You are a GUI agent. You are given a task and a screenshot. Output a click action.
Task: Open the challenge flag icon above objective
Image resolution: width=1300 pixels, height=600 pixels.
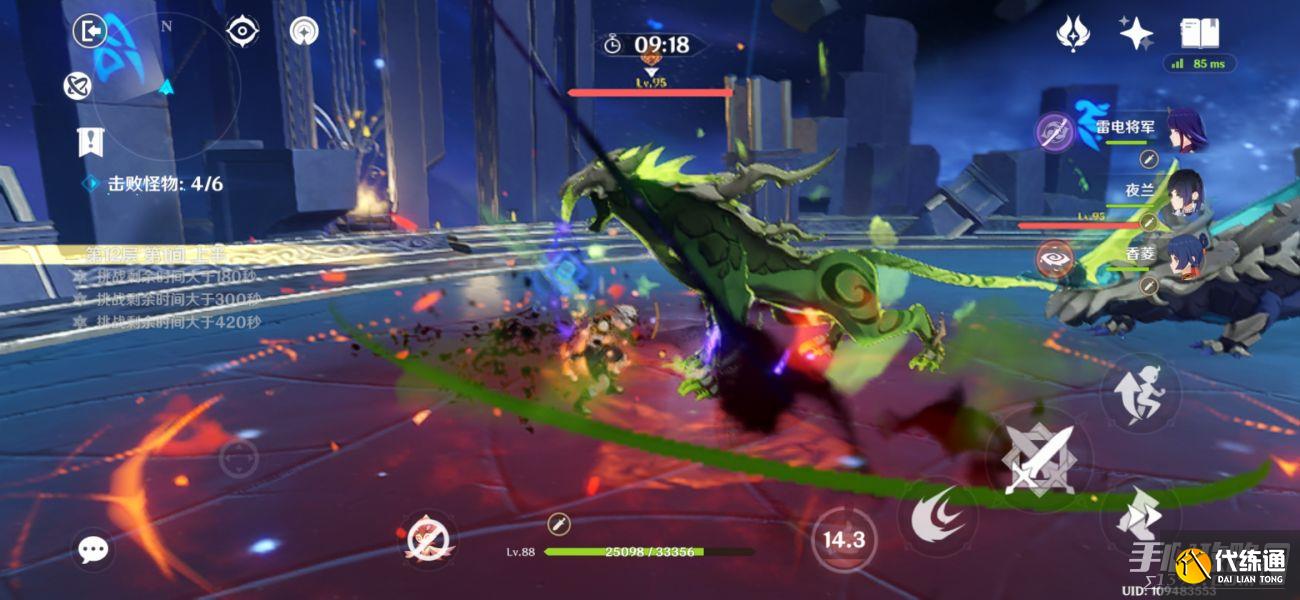(x=91, y=142)
